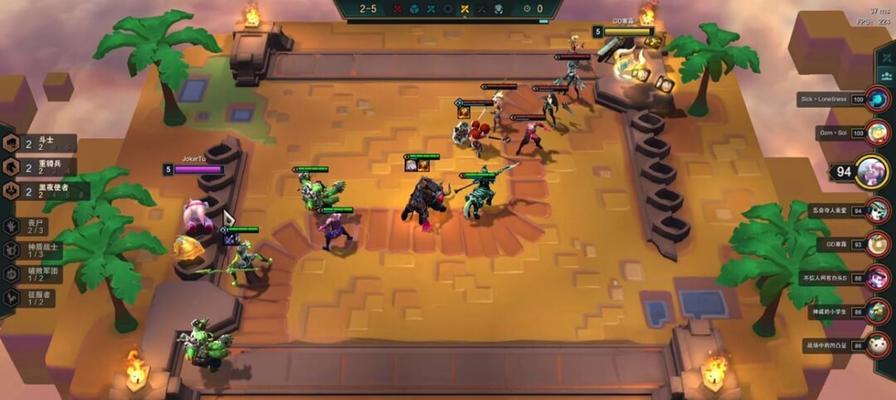View the 93-health GD寒霜 player's board
The image size is (896, 400).
[877, 243]
